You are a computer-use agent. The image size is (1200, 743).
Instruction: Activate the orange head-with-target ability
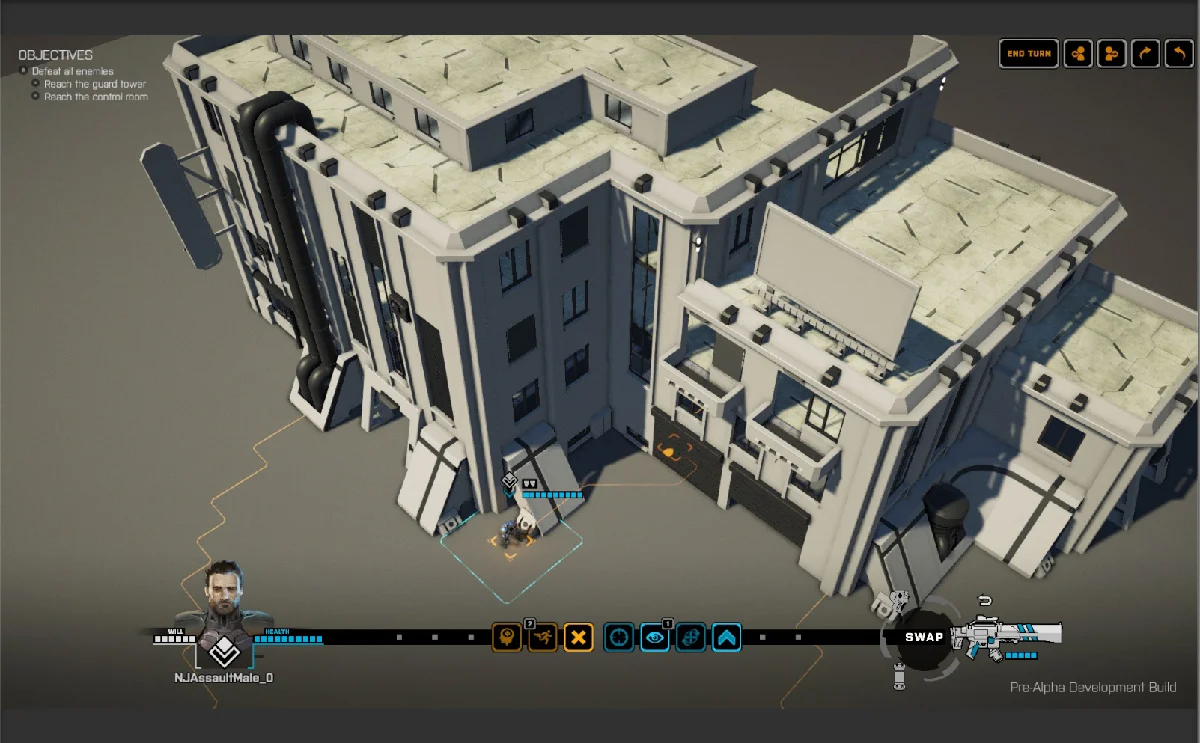pos(507,637)
